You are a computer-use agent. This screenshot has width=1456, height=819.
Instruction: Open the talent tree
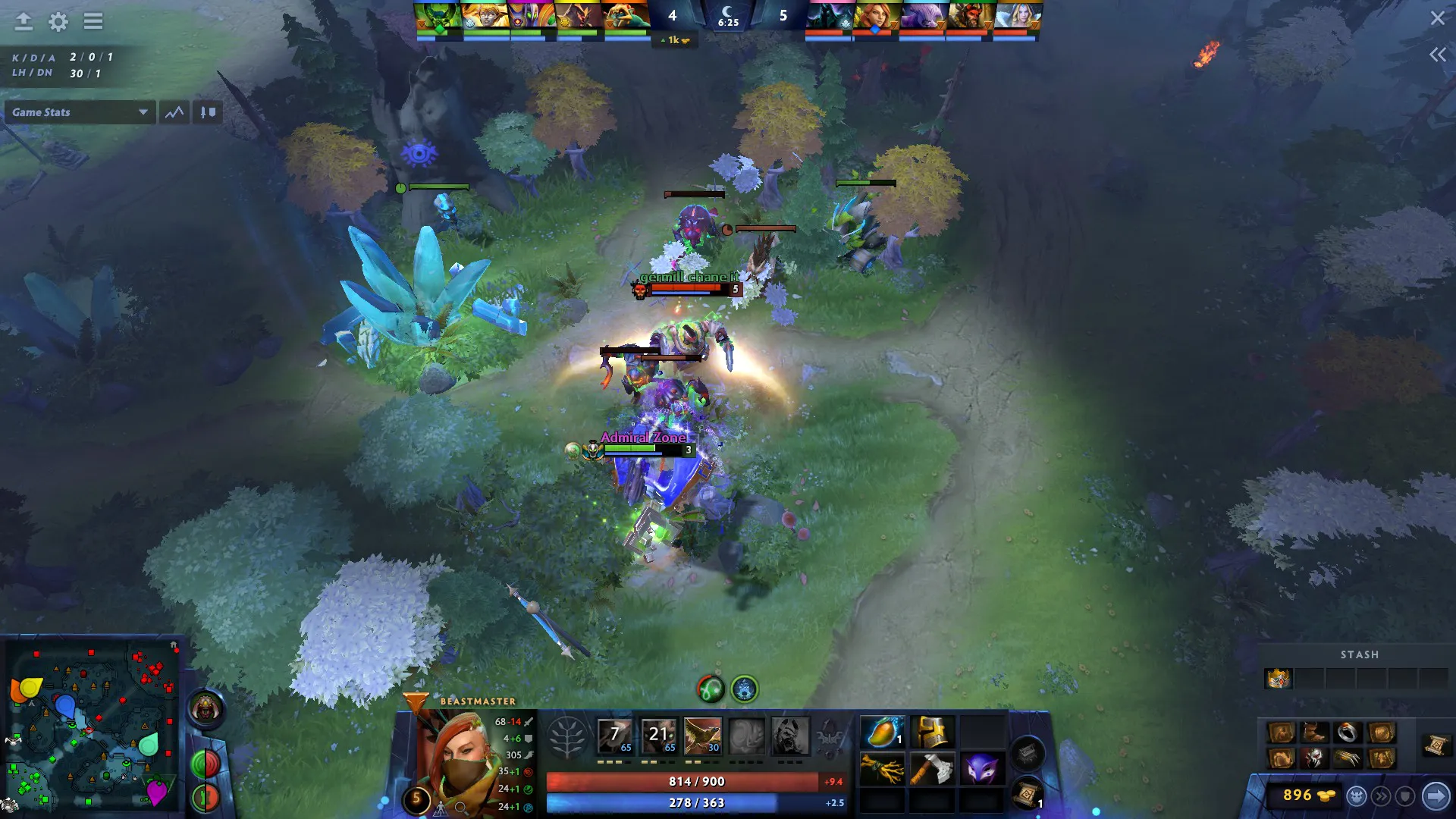click(566, 737)
